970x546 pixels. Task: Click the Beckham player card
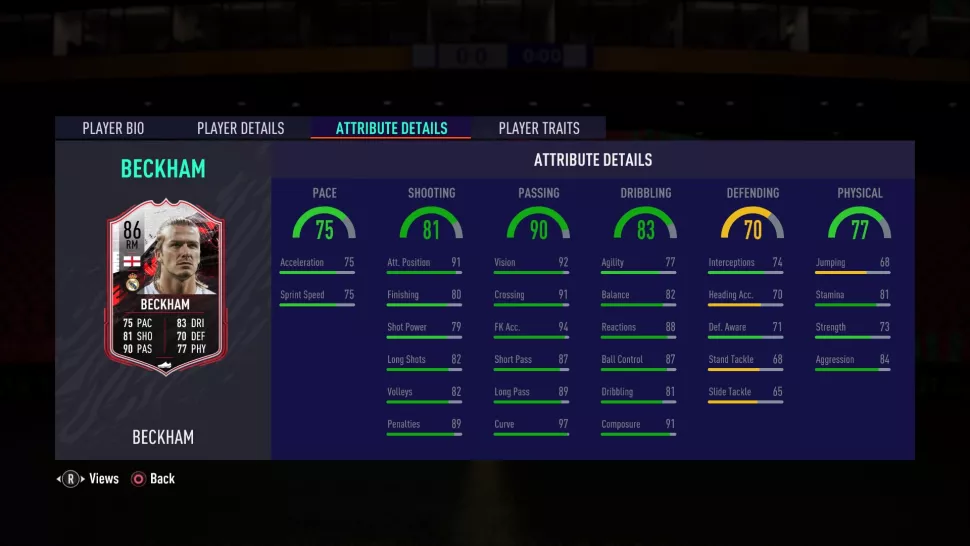[165, 287]
